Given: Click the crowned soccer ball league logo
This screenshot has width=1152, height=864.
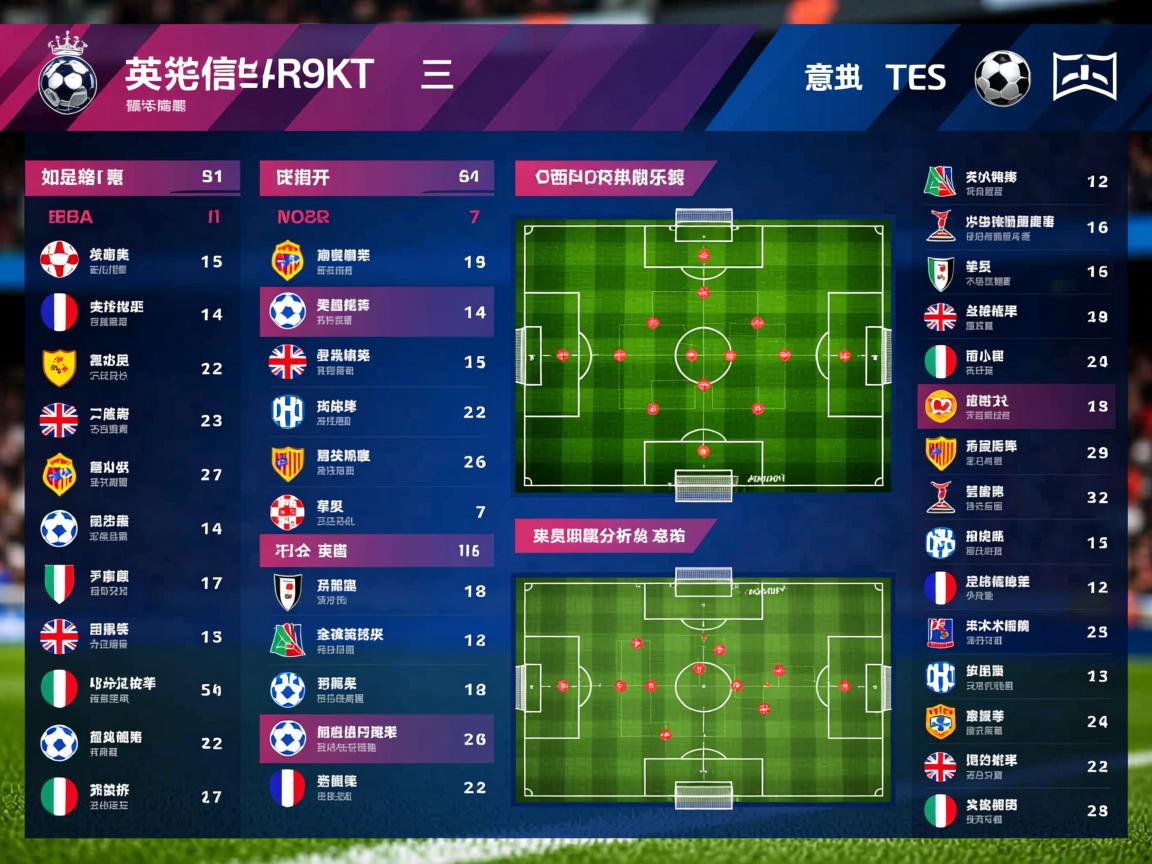Looking at the screenshot, I should tap(67, 75).
